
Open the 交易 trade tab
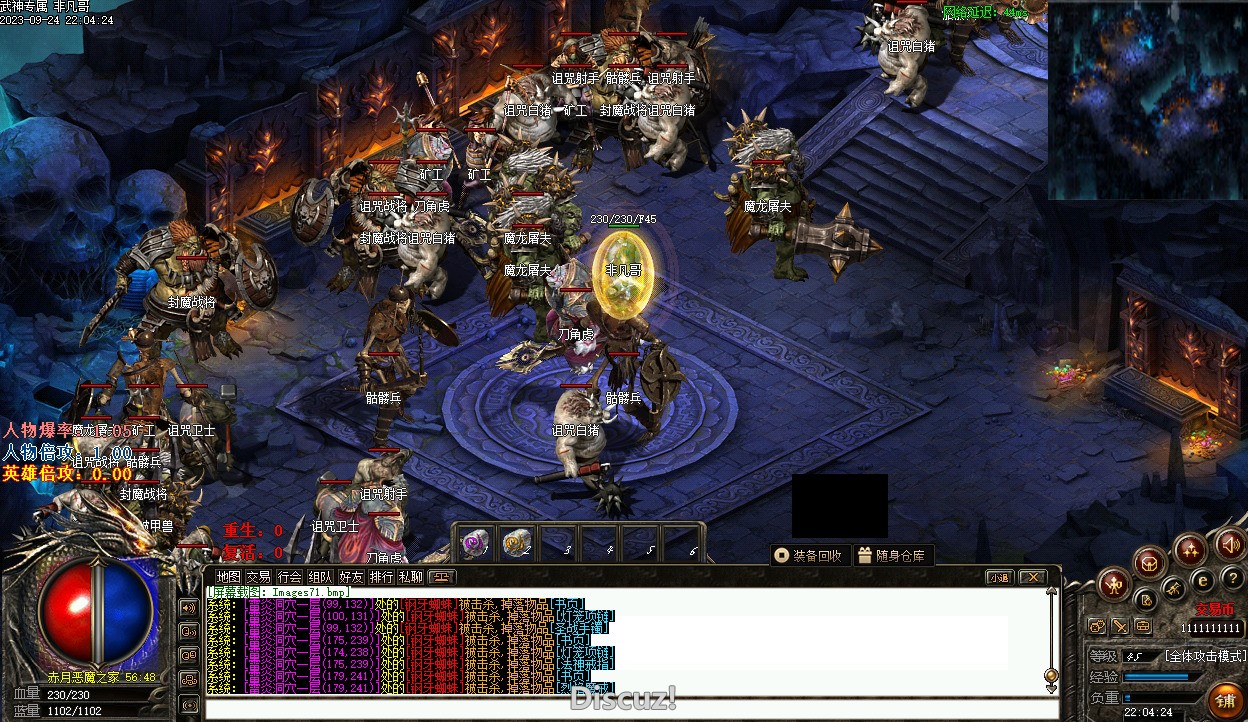click(x=258, y=577)
